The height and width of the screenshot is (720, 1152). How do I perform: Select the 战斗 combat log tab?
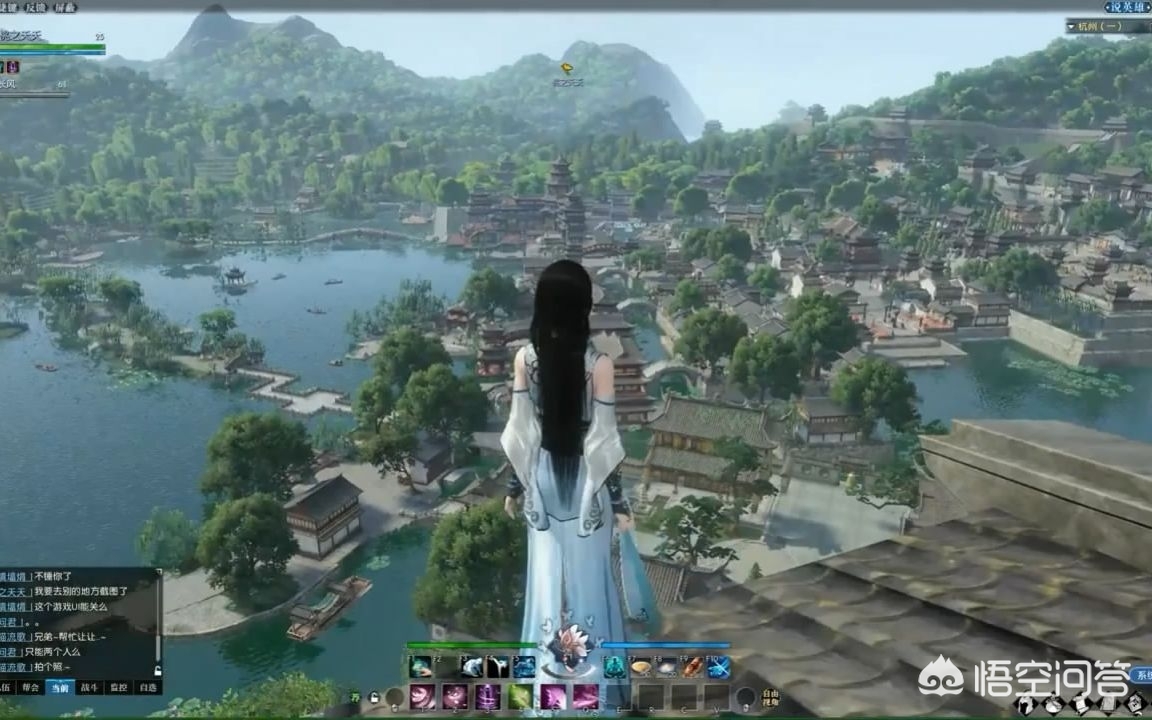point(90,687)
